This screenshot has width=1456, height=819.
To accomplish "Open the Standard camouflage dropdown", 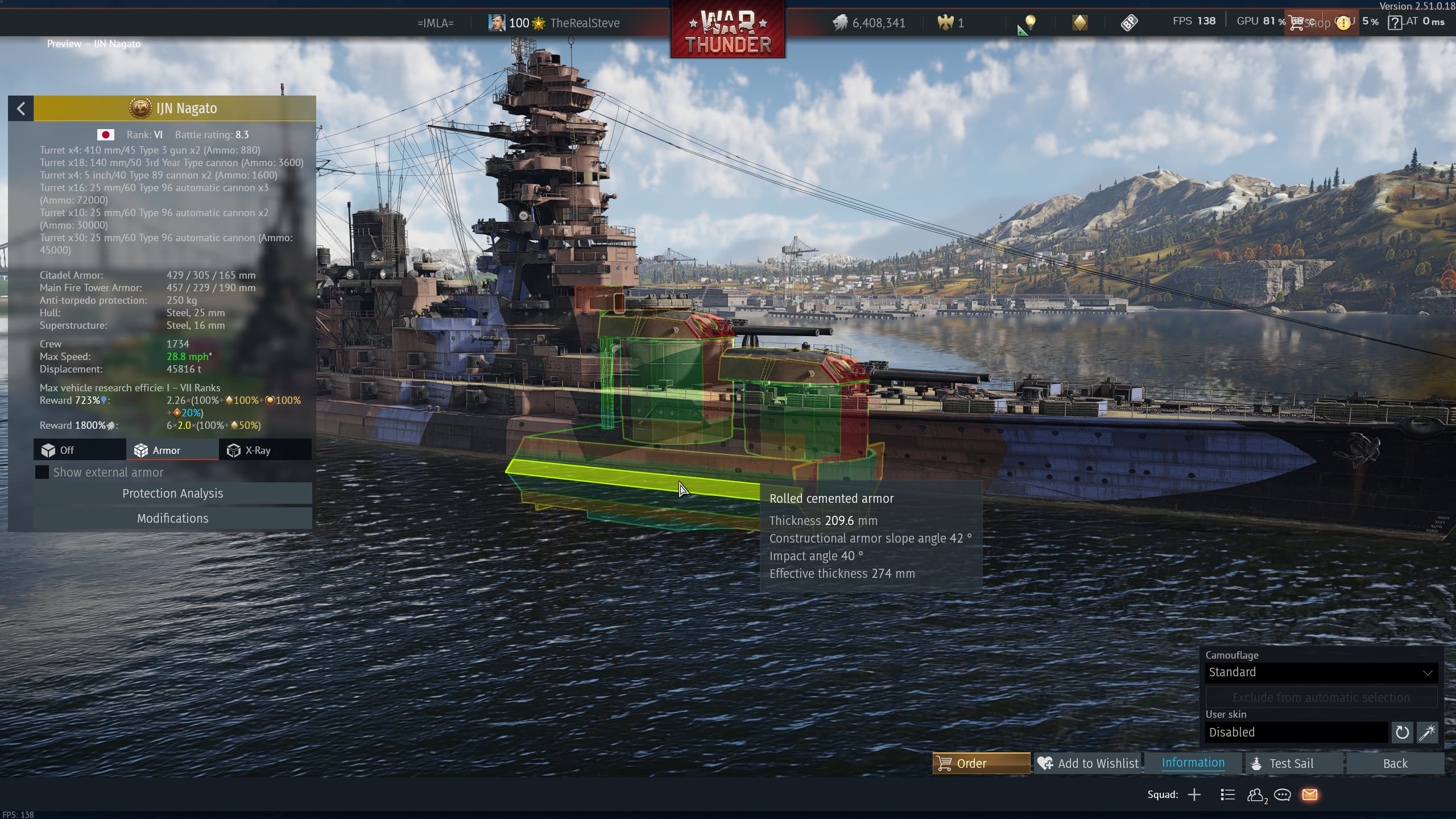I will click(x=1321, y=672).
